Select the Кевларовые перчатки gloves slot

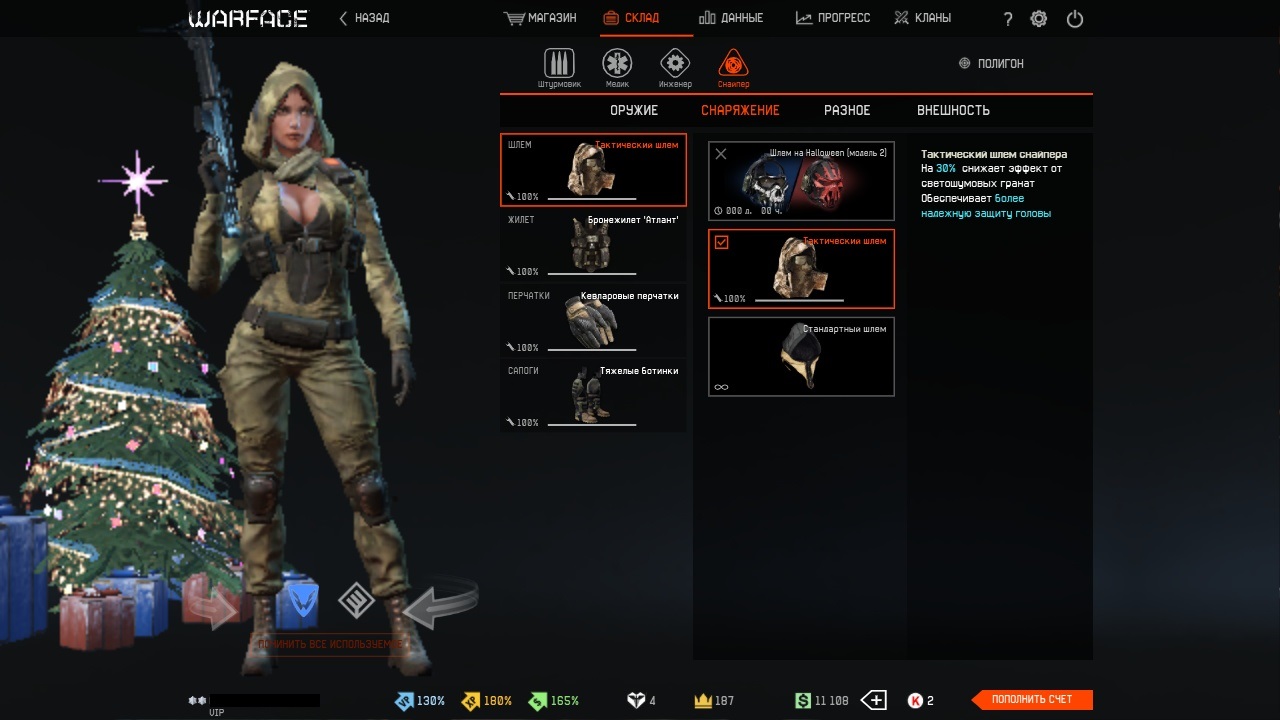pyautogui.click(x=593, y=320)
